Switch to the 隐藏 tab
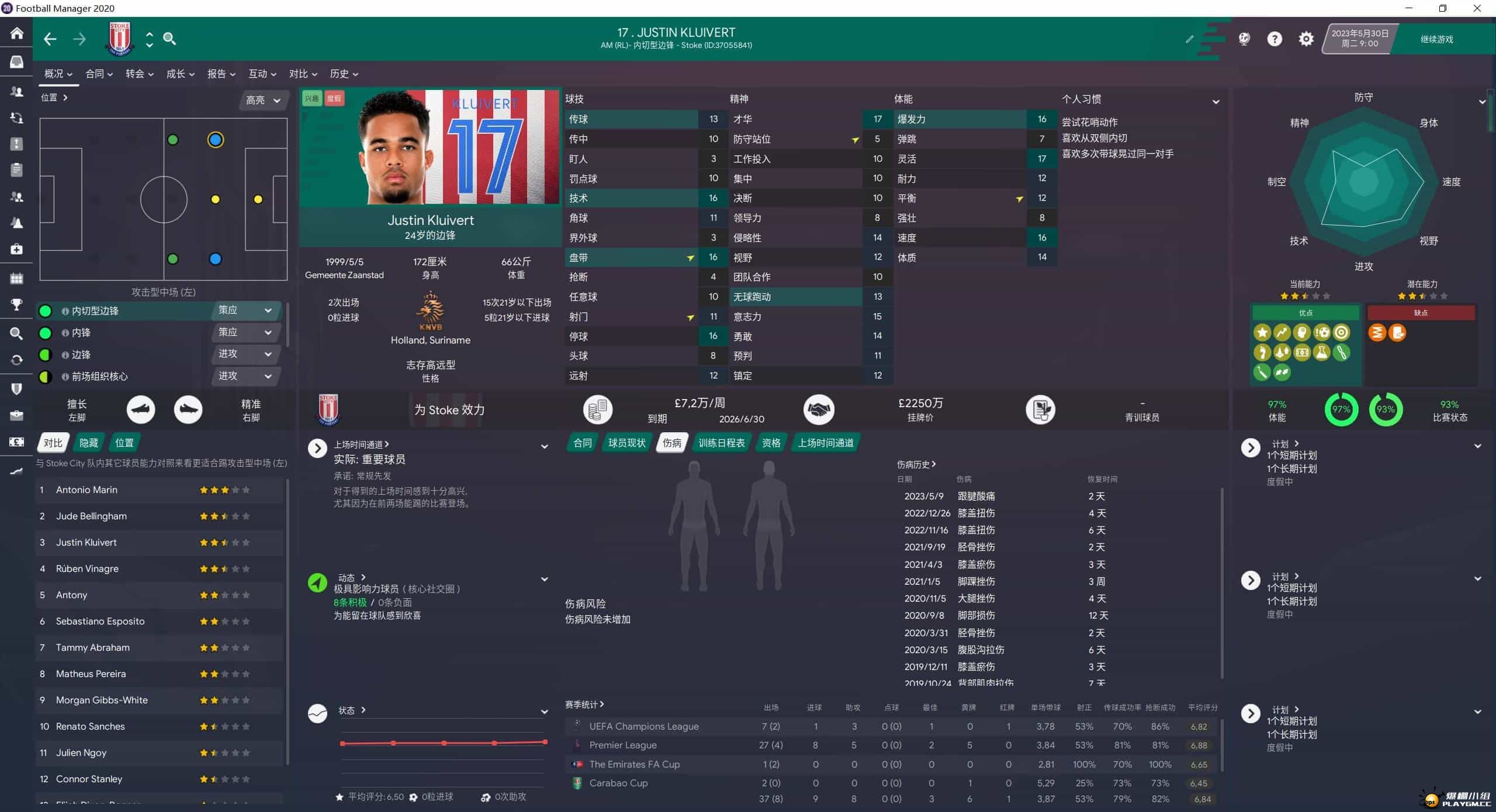The height and width of the screenshot is (812, 1496). (x=89, y=443)
